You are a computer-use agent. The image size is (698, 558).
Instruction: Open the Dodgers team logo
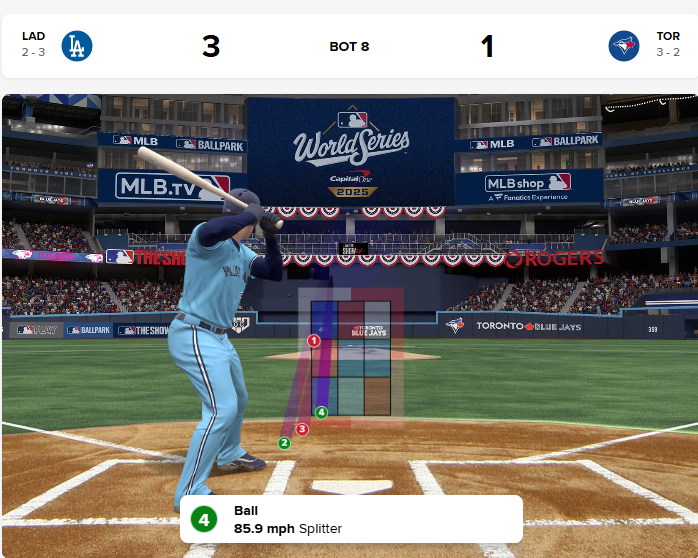coord(77,46)
